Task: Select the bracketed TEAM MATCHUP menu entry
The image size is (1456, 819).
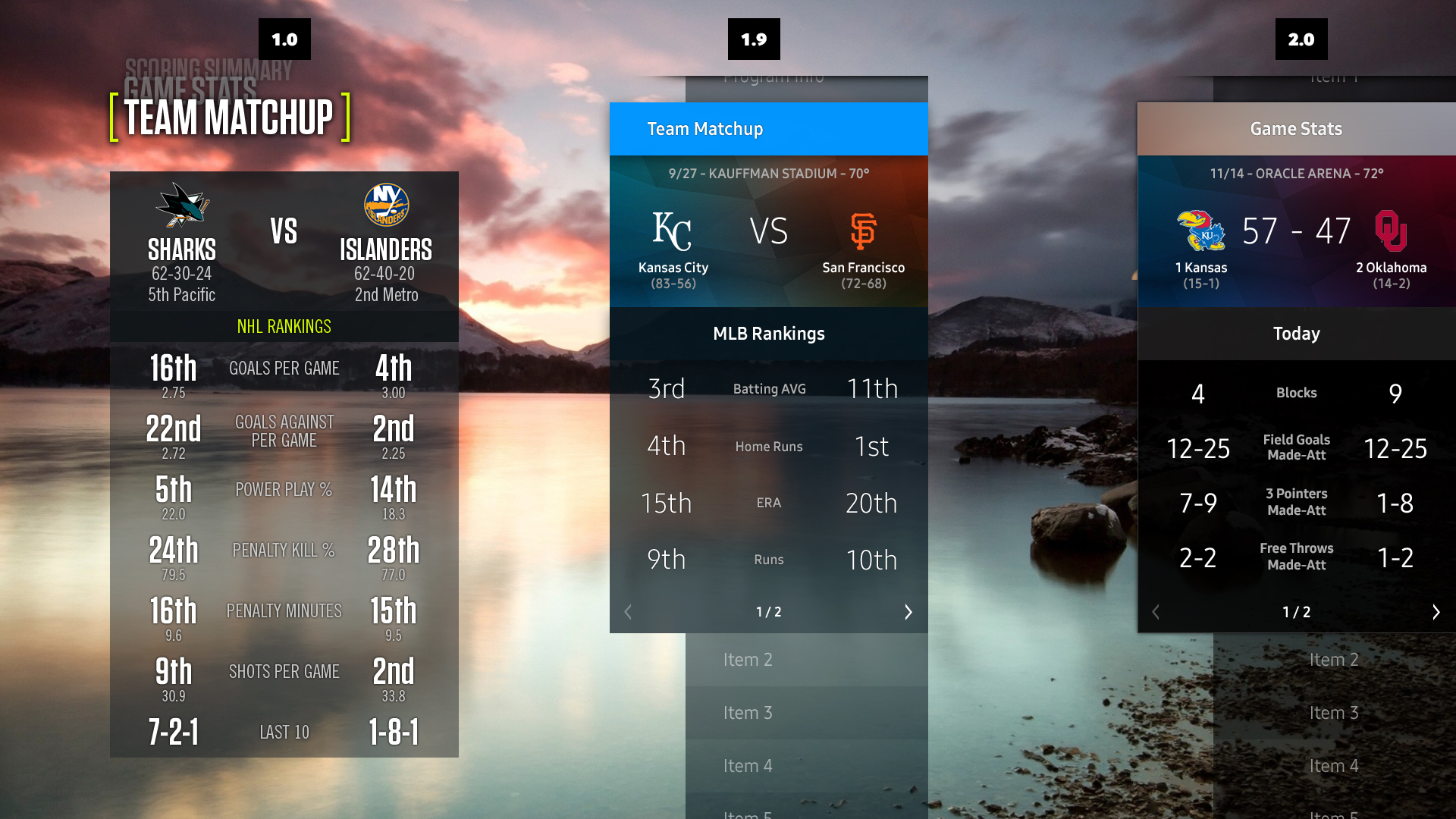Action: [x=228, y=118]
